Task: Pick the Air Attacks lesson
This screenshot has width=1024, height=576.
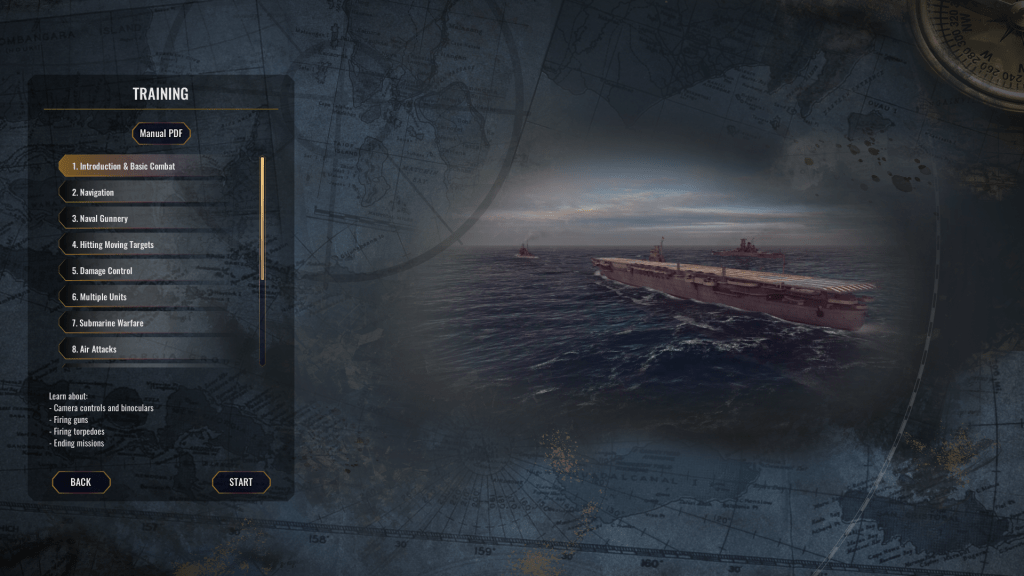Action: [x=94, y=349]
